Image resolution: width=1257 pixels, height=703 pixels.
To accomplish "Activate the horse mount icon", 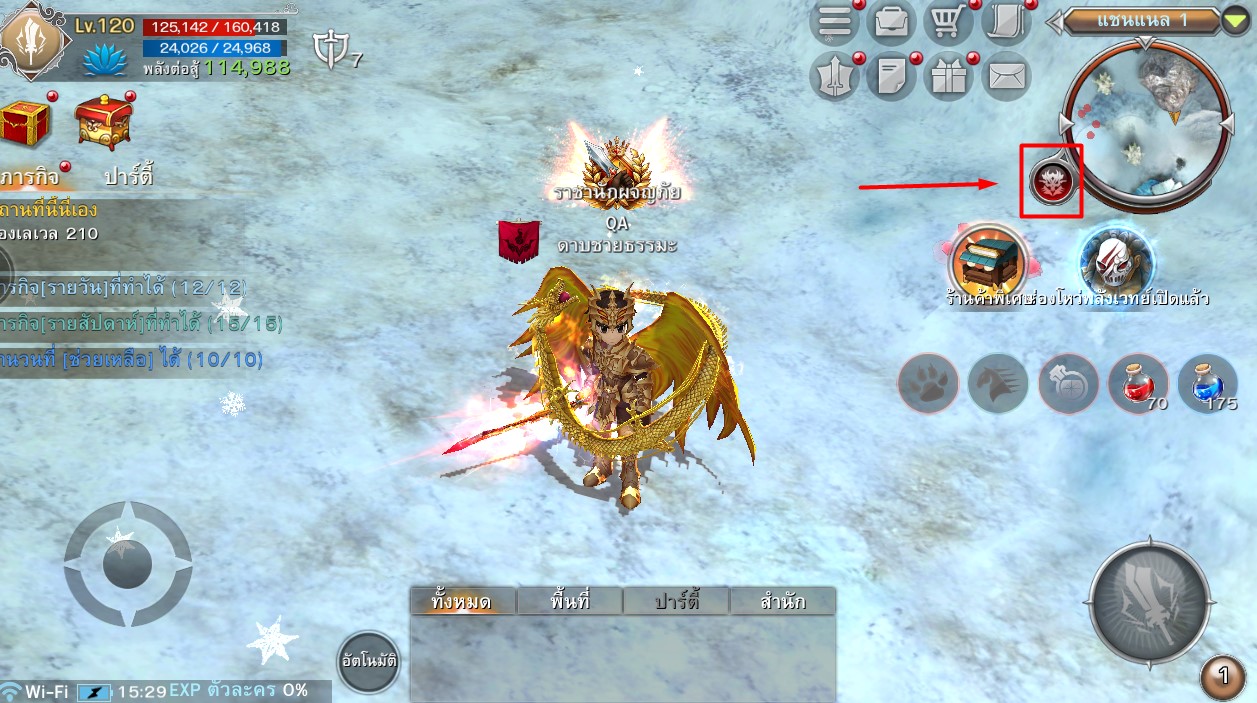I will 998,383.
